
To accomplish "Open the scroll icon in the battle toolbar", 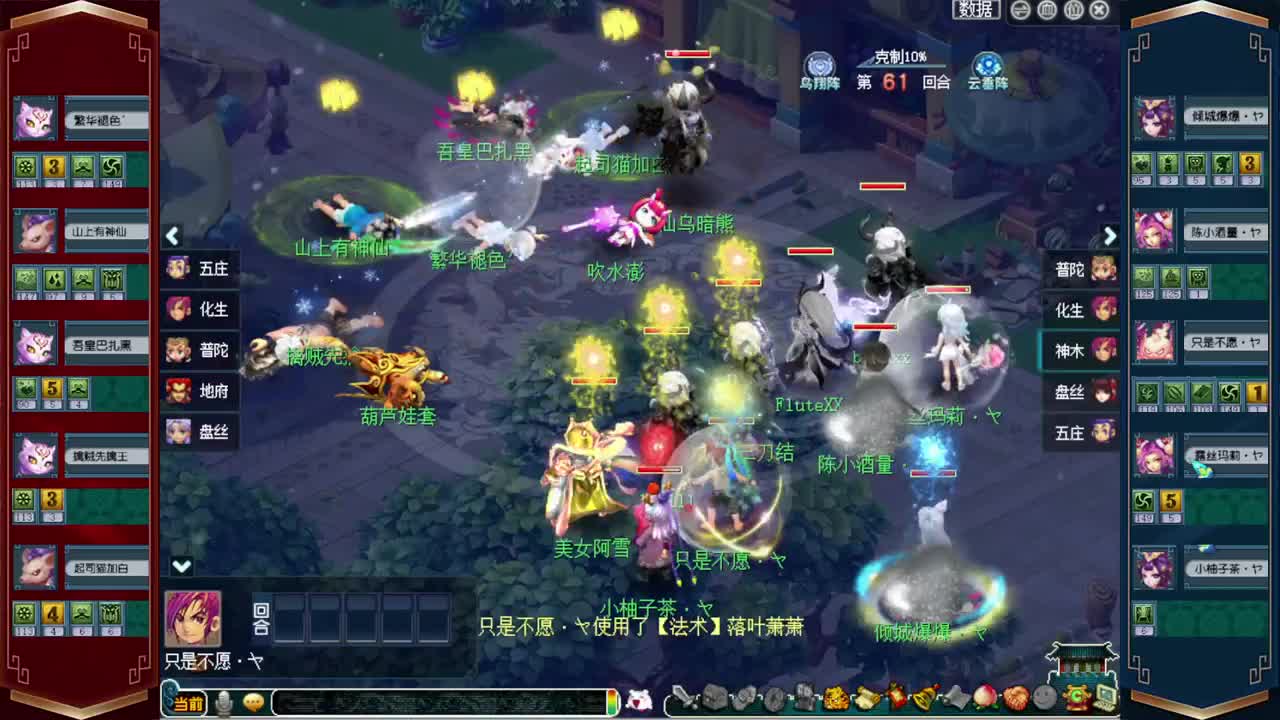I will [x=866, y=698].
